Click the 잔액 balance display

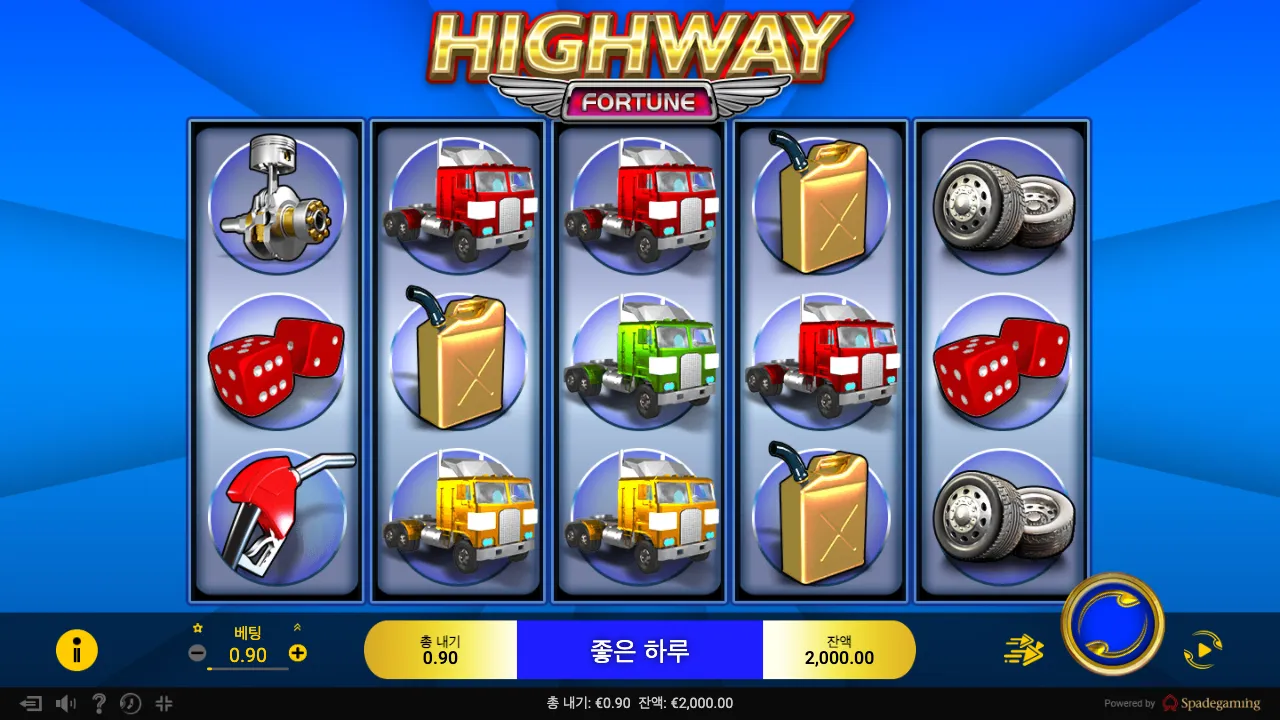[x=838, y=649]
